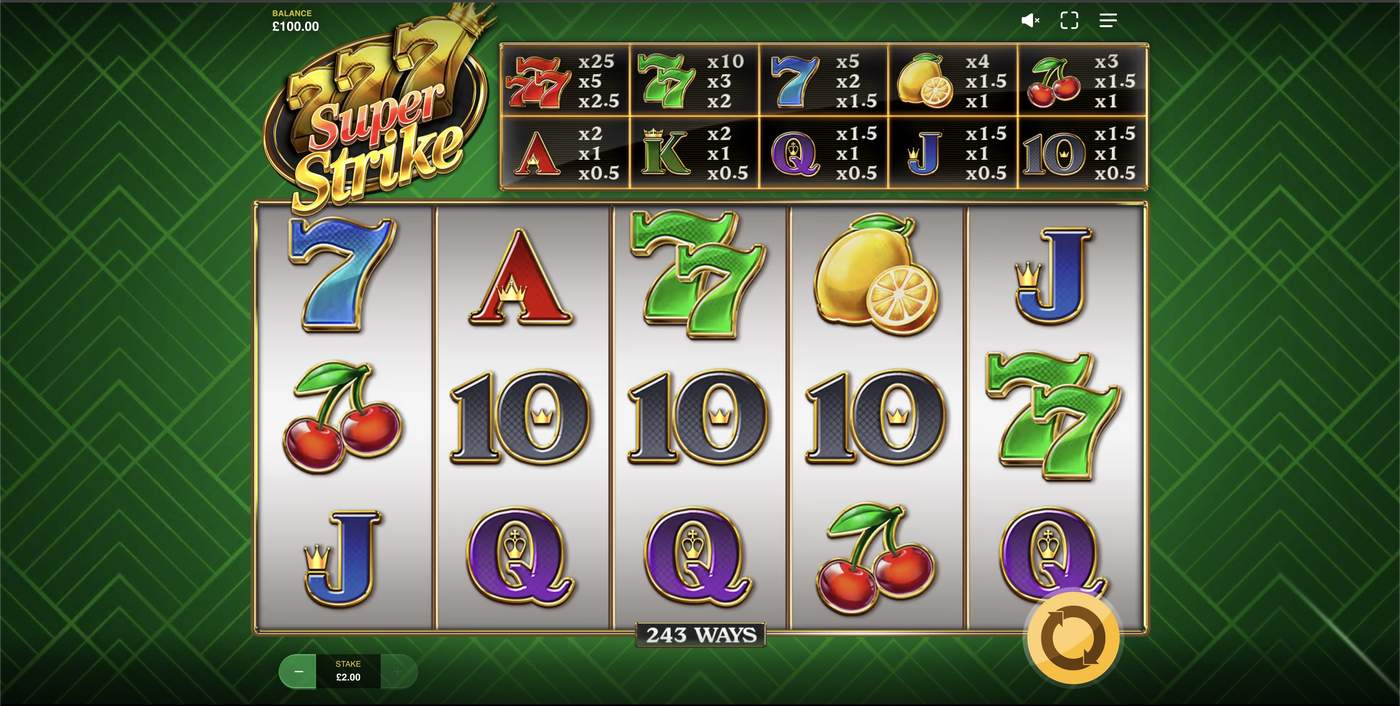Toggle the sound speaker icon
Viewport: 1400px width, 706px height.
1030,20
